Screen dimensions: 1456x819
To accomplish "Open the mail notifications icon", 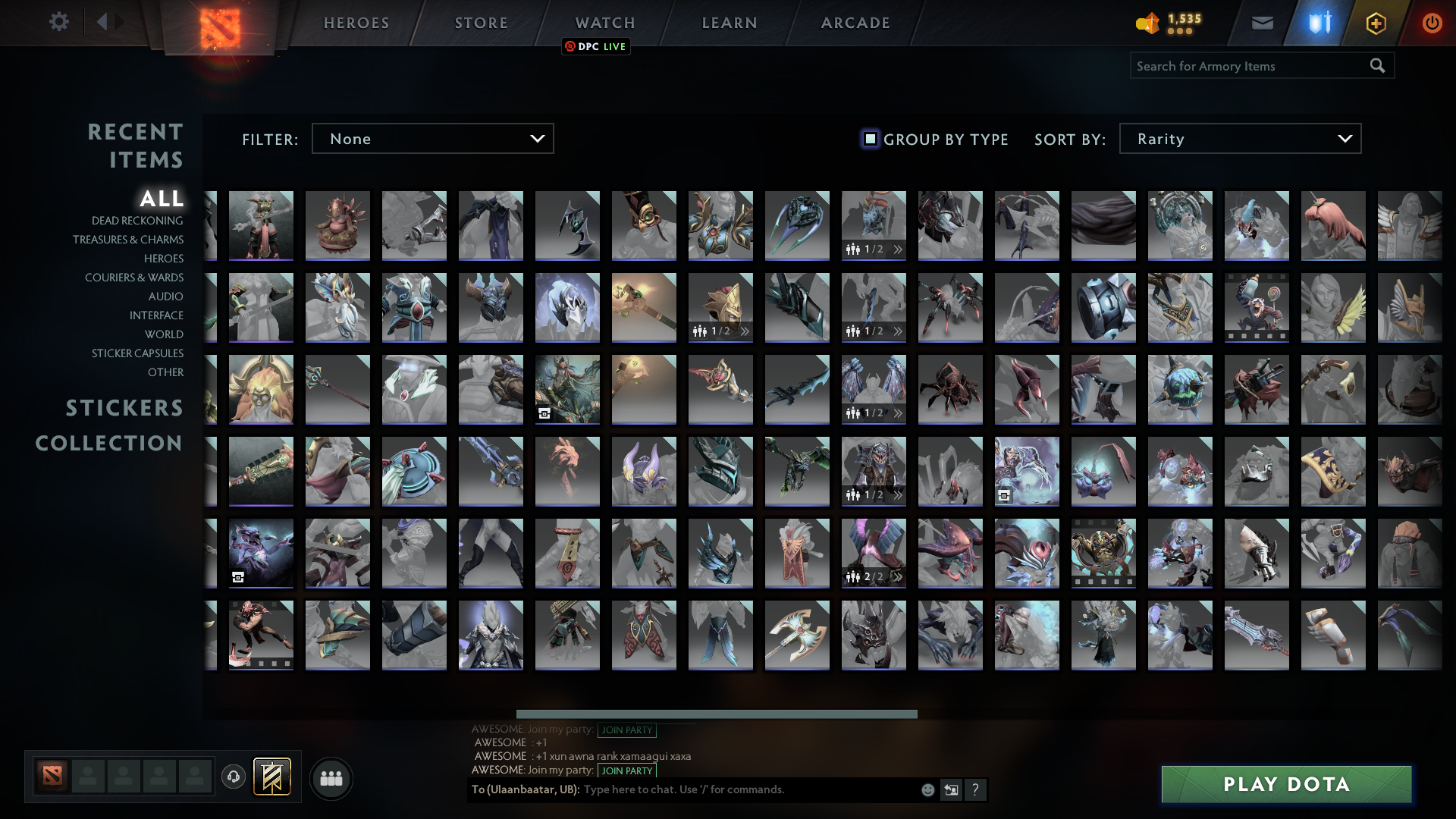I will pos(1263,23).
